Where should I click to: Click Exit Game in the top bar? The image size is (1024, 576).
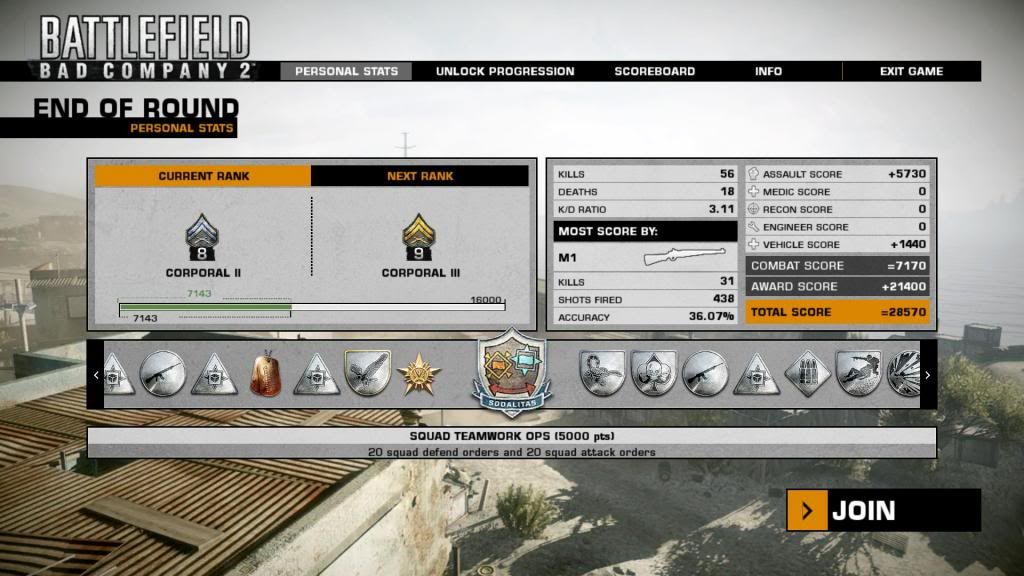(911, 71)
